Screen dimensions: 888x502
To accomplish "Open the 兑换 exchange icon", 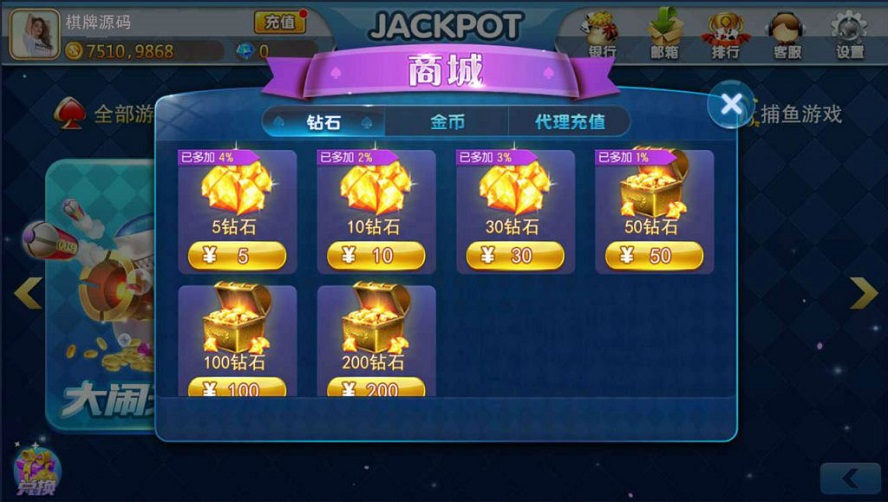I will click(37, 470).
